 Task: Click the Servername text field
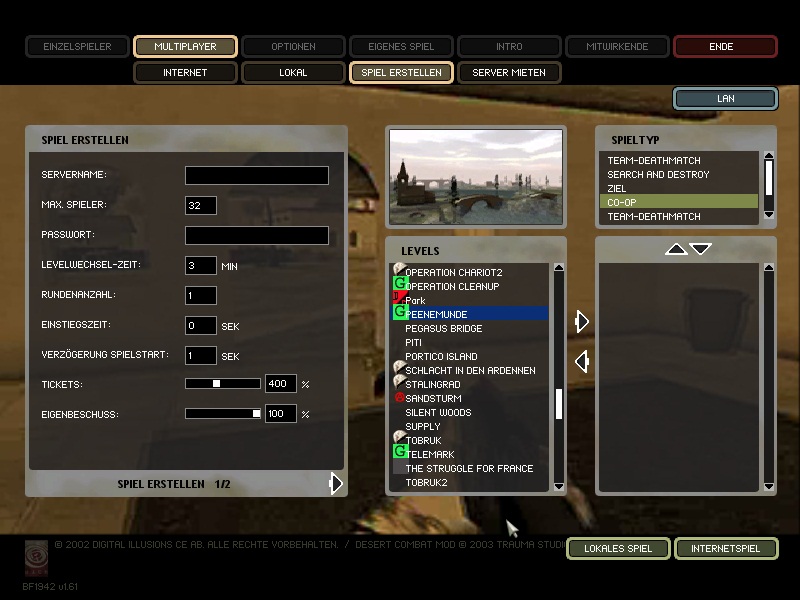pos(257,175)
